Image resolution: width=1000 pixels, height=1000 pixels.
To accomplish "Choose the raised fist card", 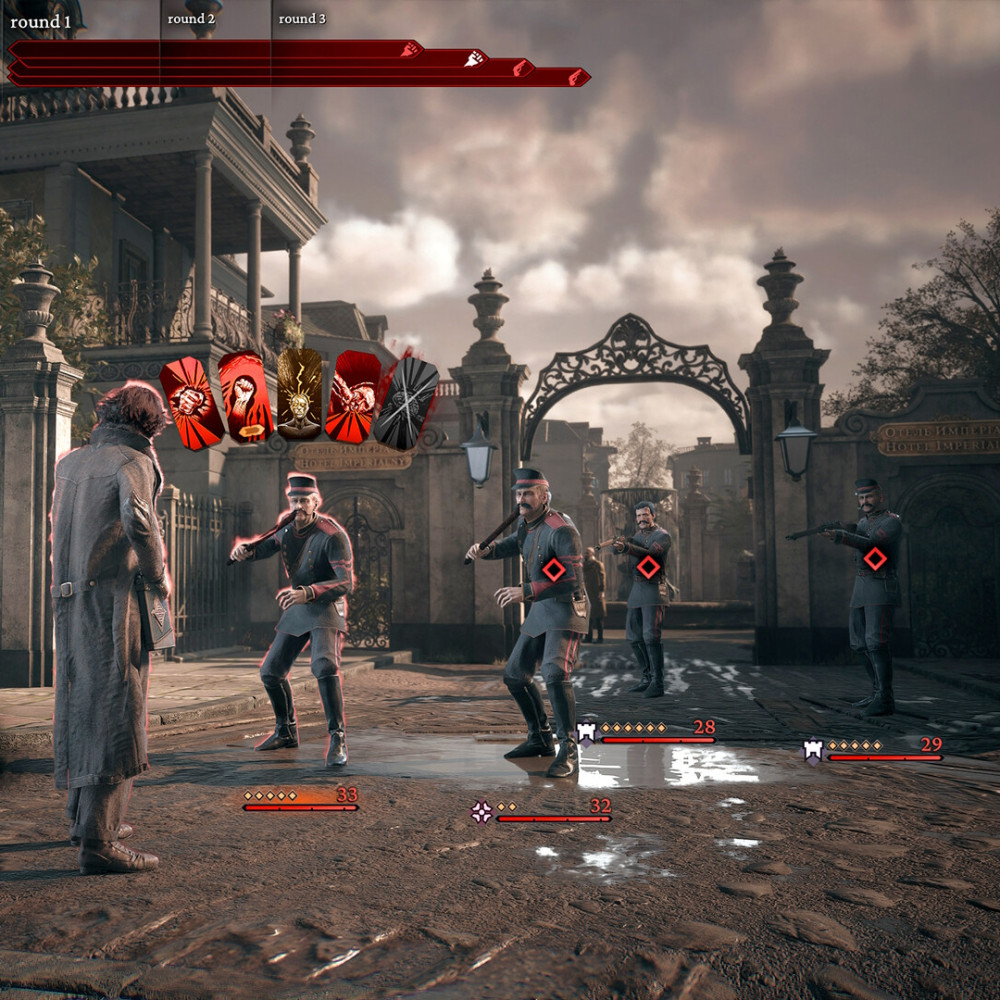I will point(244,397).
